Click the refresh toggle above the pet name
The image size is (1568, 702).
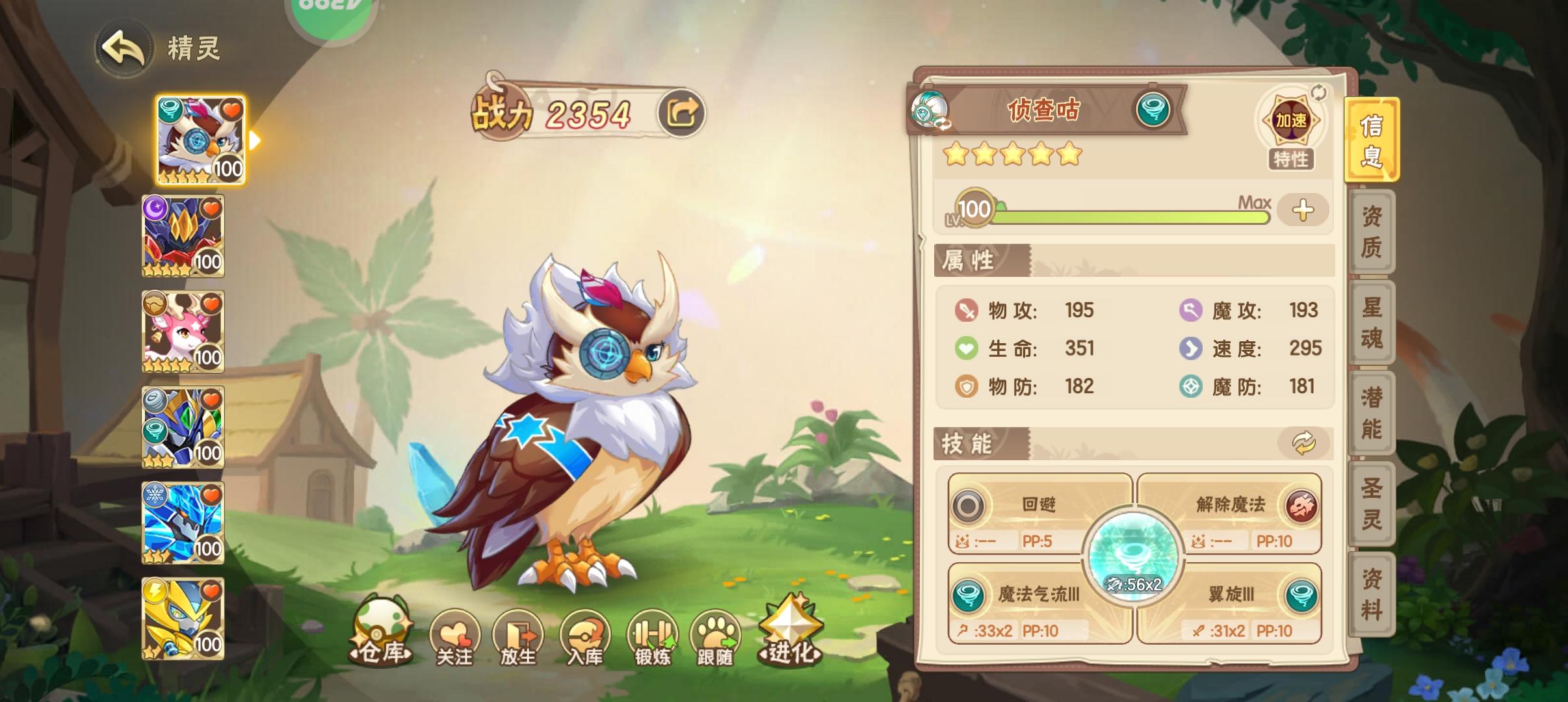coord(1319,93)
